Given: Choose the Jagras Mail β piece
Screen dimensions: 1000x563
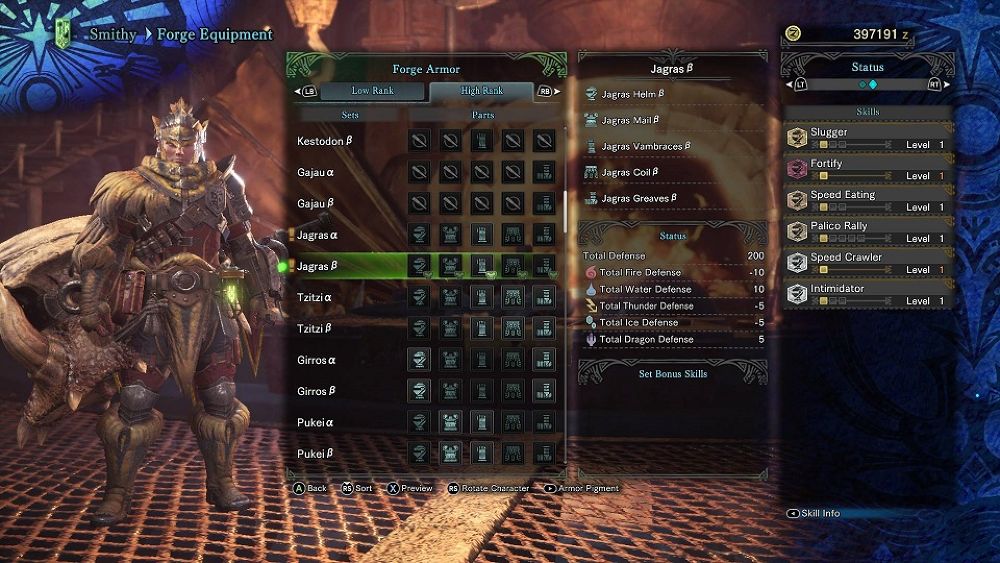Looking at the screenshot, I should 630,121.
